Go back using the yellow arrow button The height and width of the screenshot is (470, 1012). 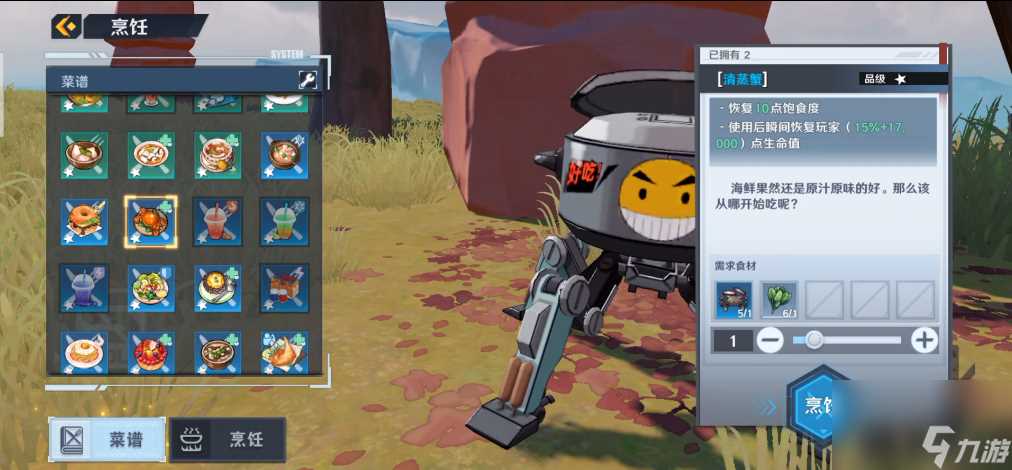click(66, 26)
